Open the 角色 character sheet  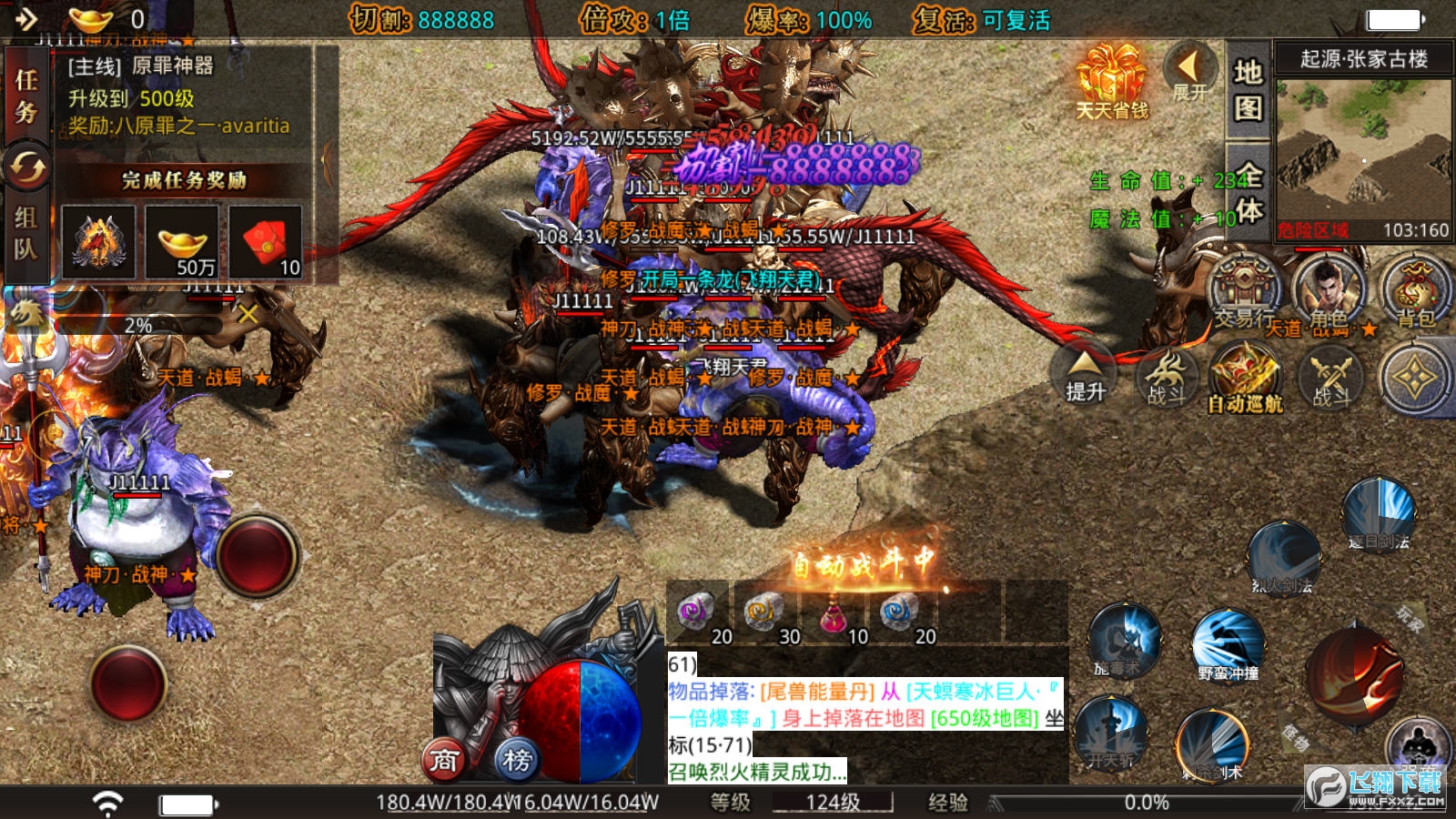[x=1328, y=289]
